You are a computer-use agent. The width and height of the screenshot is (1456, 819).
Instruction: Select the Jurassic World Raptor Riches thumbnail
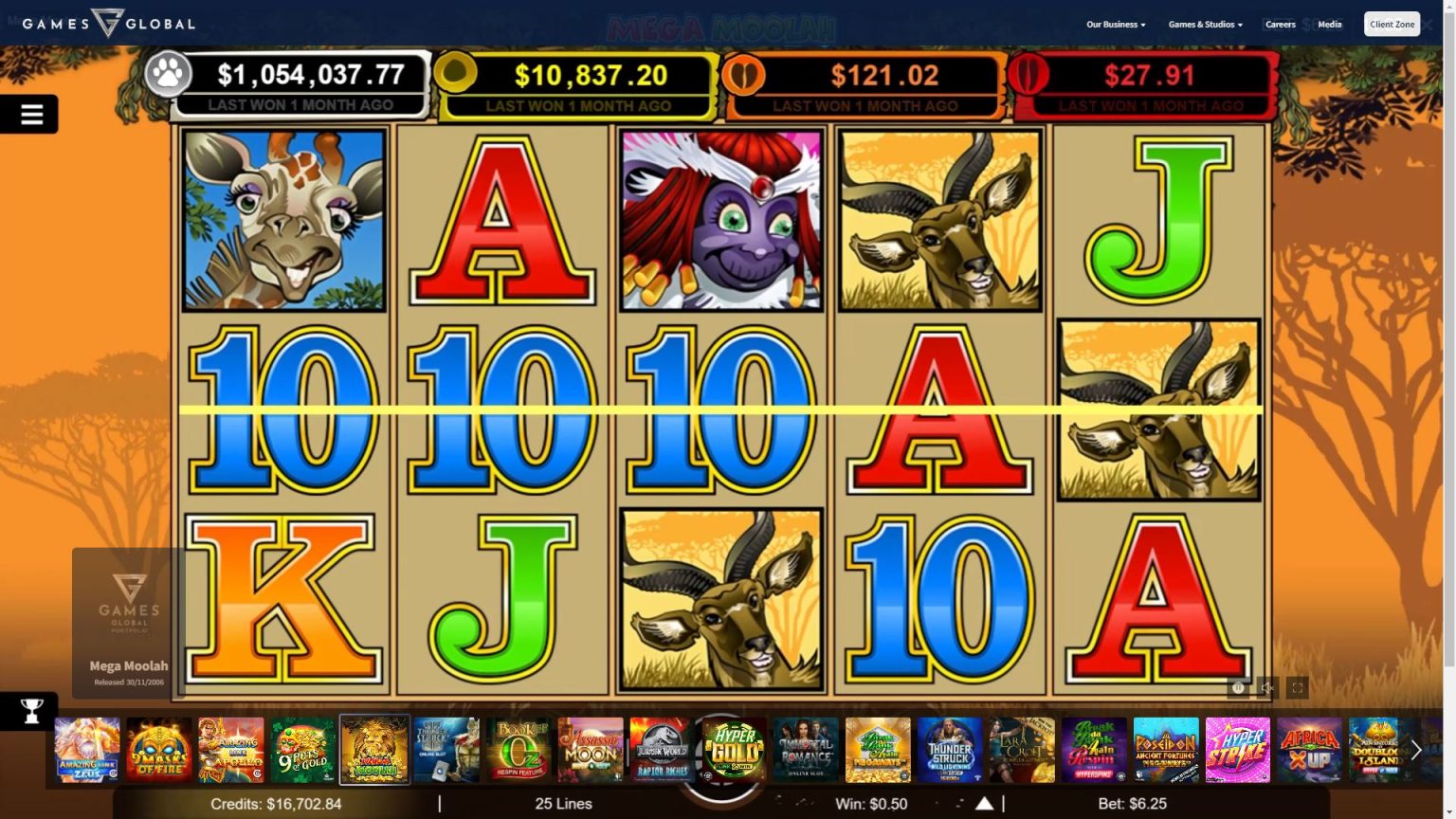(x=662, y=750)
